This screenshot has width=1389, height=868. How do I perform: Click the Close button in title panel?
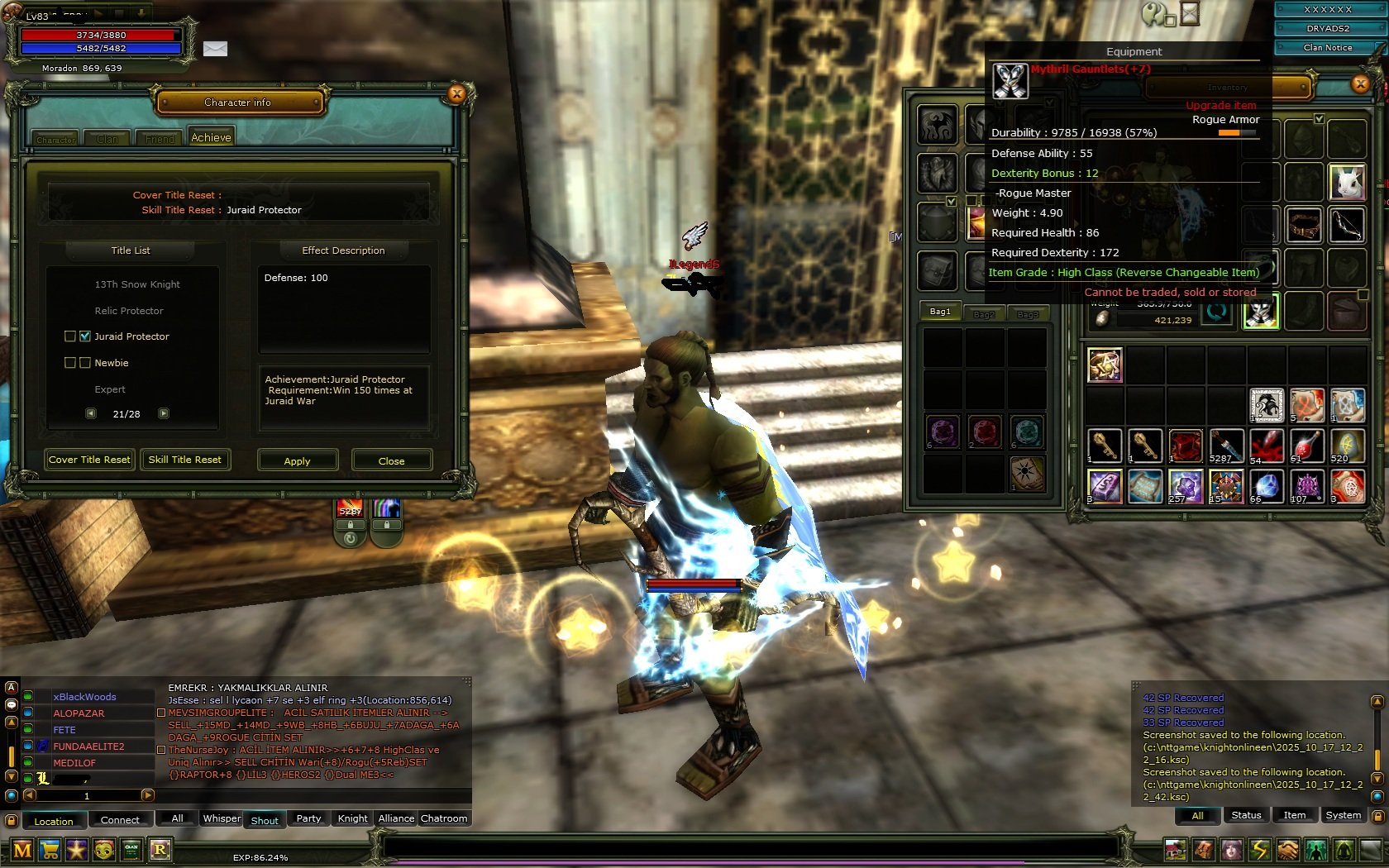pos(391,460)
